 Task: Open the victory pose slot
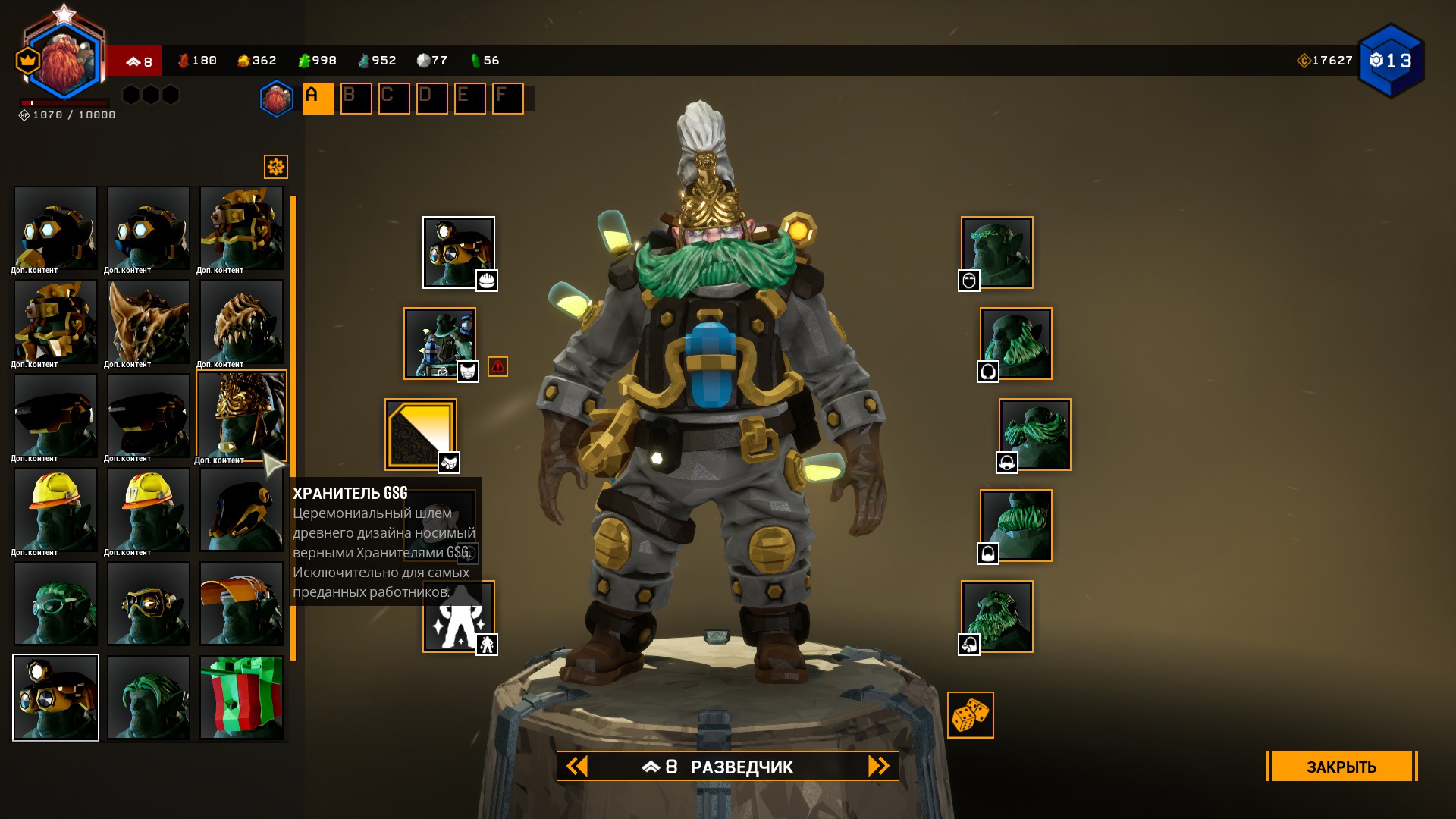pyautogui.click(x=458, y=617)
